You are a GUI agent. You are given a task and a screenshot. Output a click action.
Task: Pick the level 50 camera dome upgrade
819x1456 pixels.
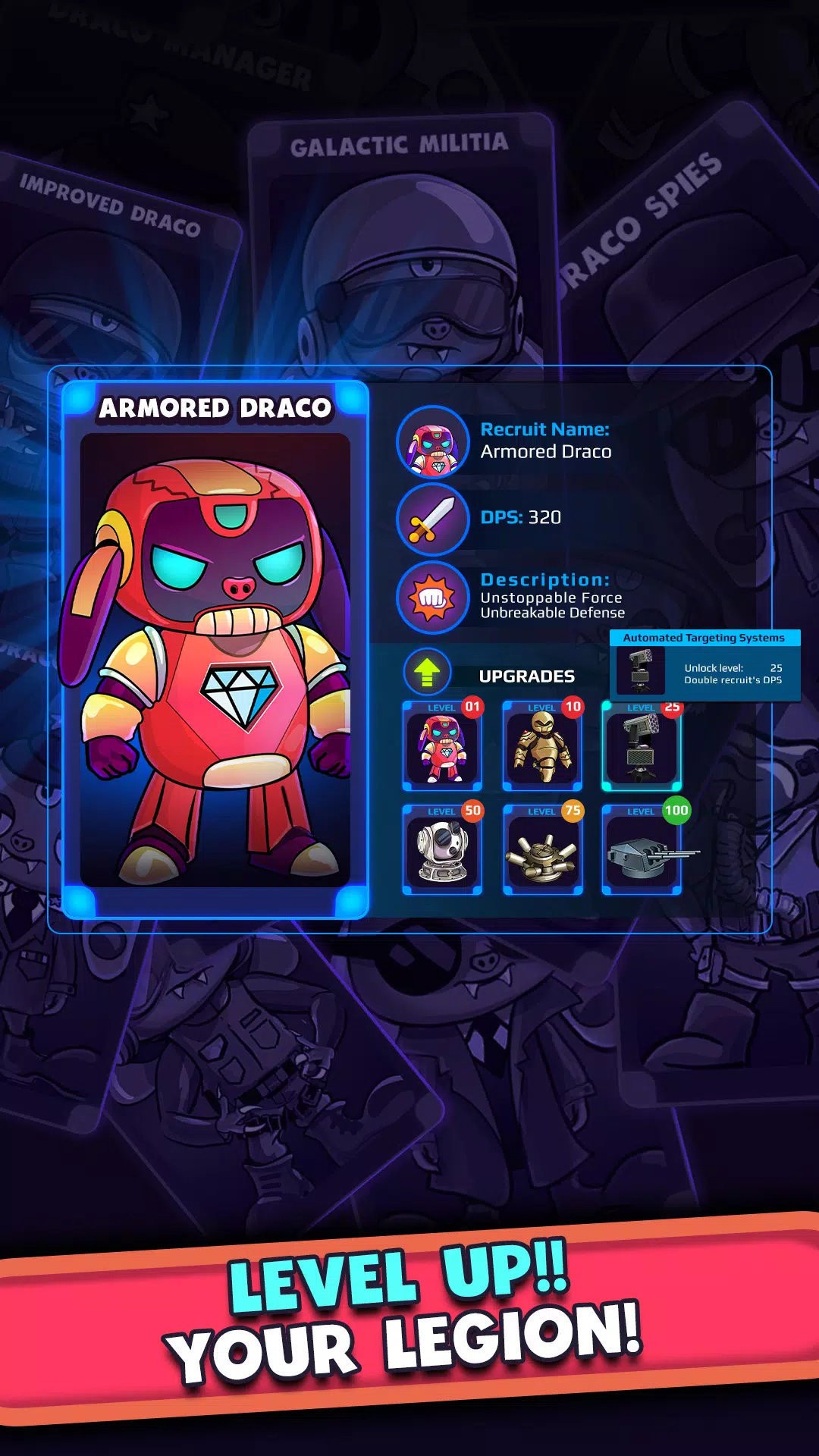click(x=442, y=851)
